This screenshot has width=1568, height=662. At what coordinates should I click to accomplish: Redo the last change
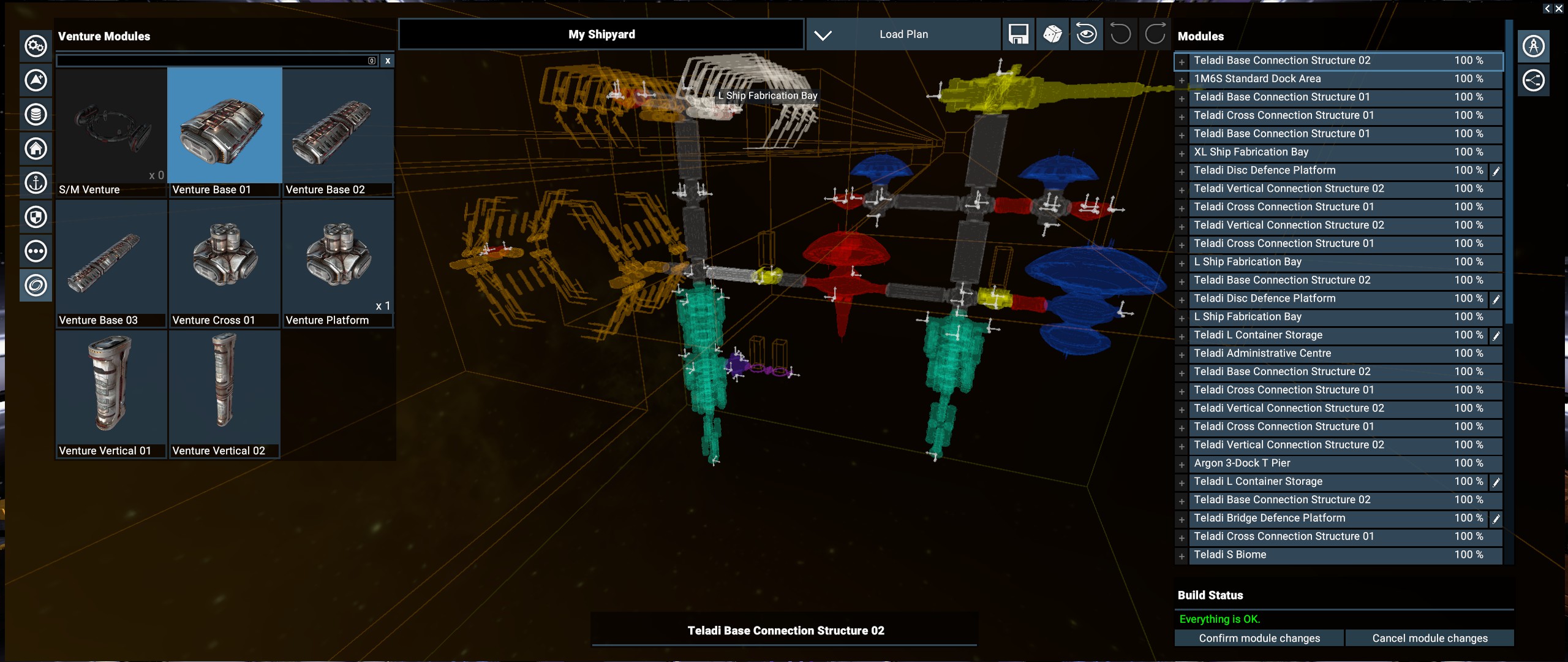coord(1155,34)
